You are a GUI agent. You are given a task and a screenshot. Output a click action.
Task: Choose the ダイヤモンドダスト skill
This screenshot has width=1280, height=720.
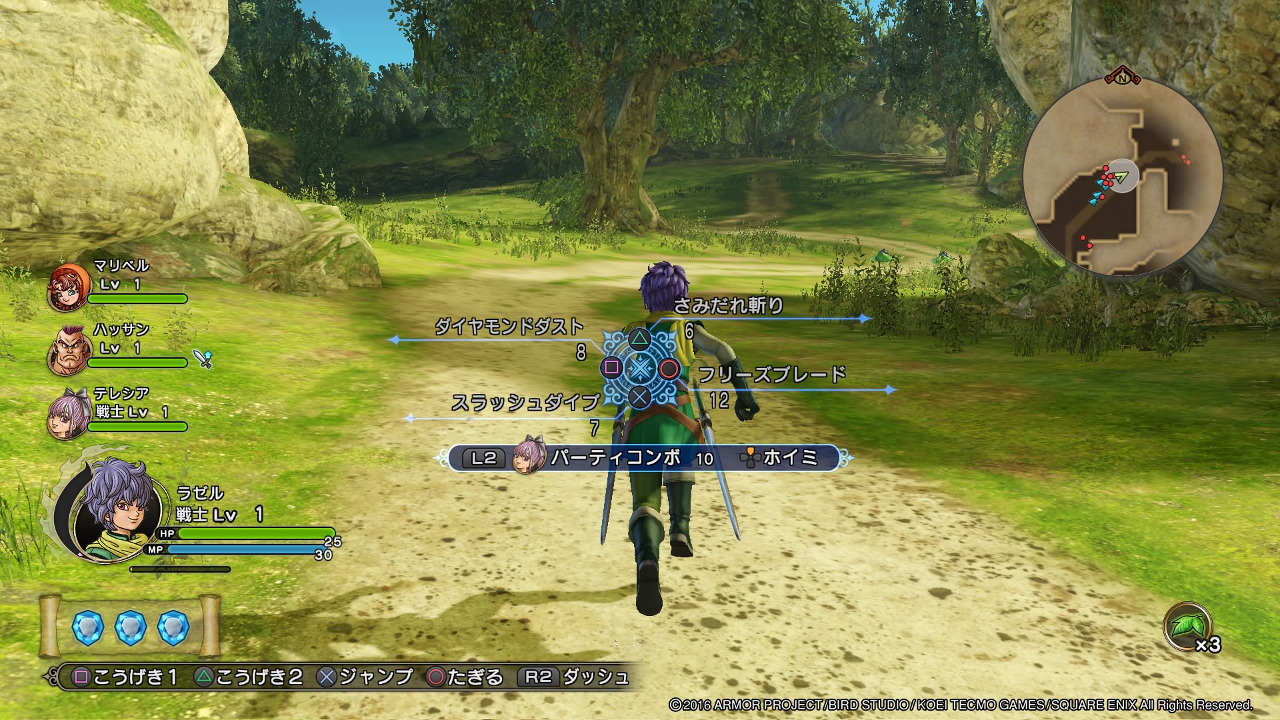click(x=508, y=327)
